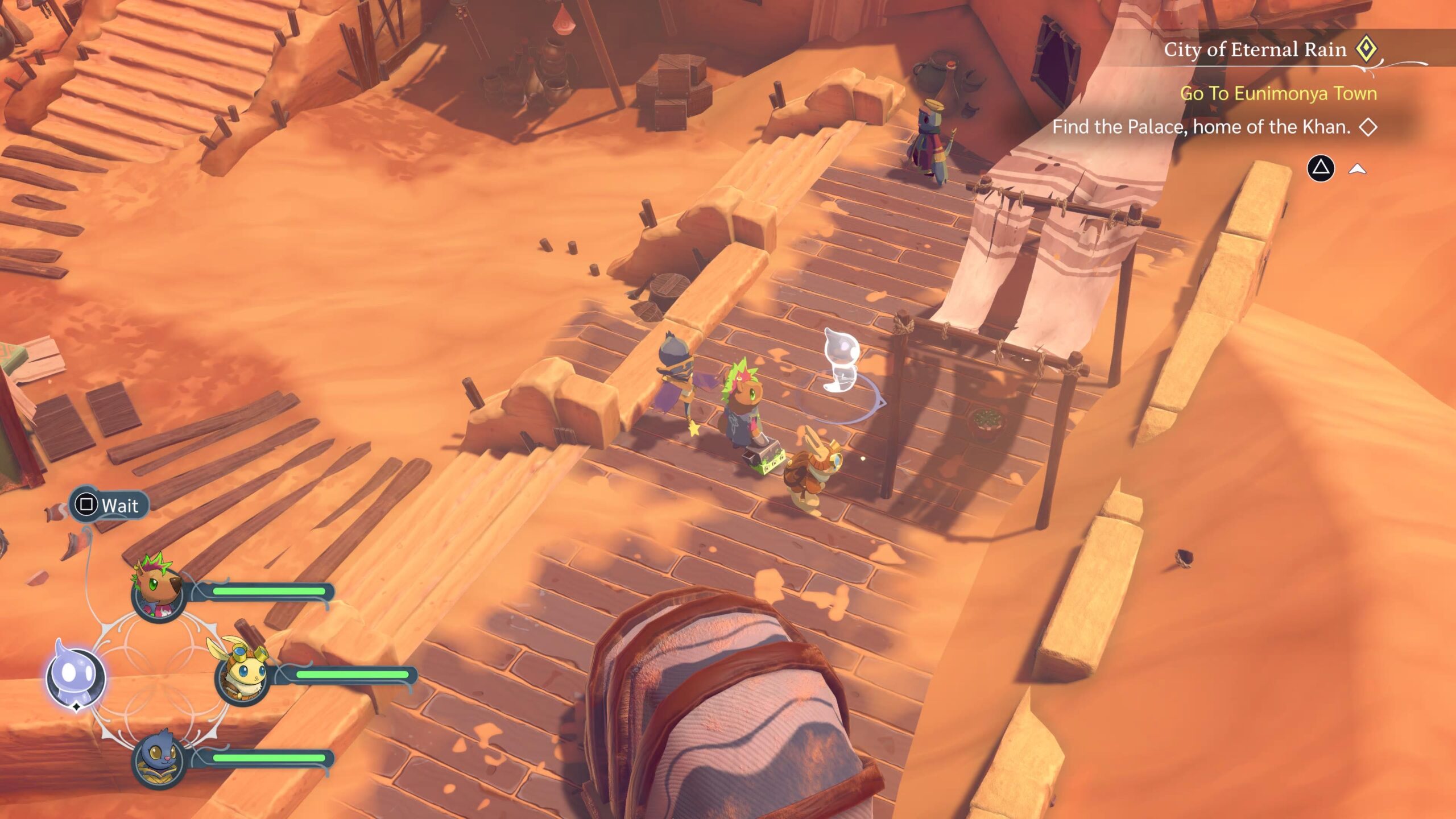The width and height of the screenshot is (1456, 819).
Task: Collapse the quest tracker with the arrow
Action: tap(1357, 168)
